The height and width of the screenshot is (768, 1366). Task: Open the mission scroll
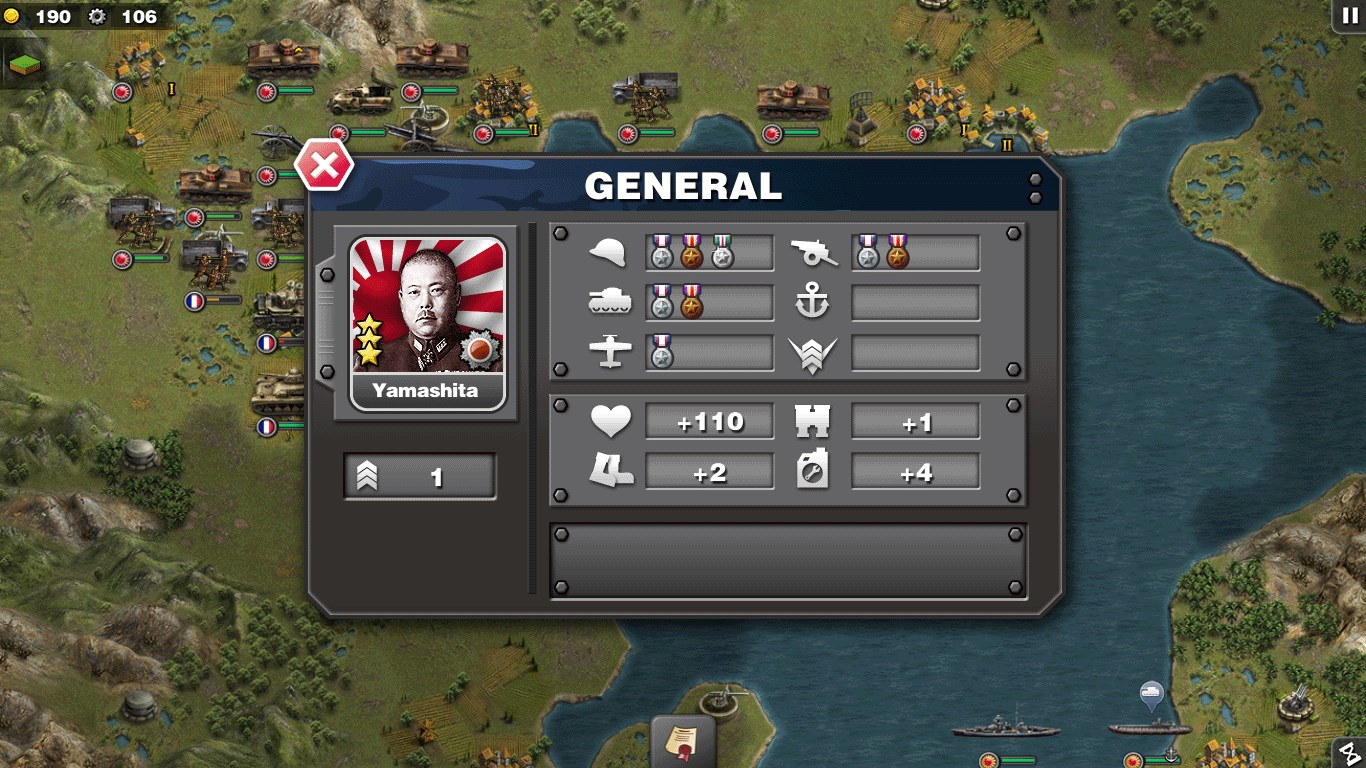tap(683, 742)
